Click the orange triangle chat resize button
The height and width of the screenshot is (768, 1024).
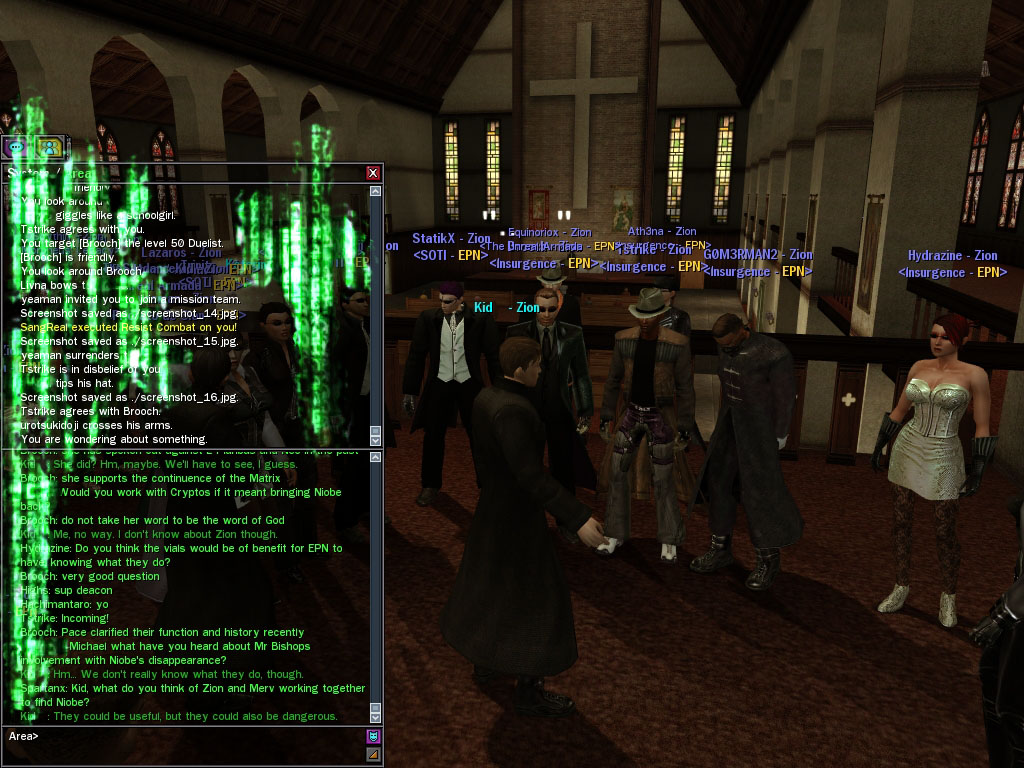(x=374, y=754)
